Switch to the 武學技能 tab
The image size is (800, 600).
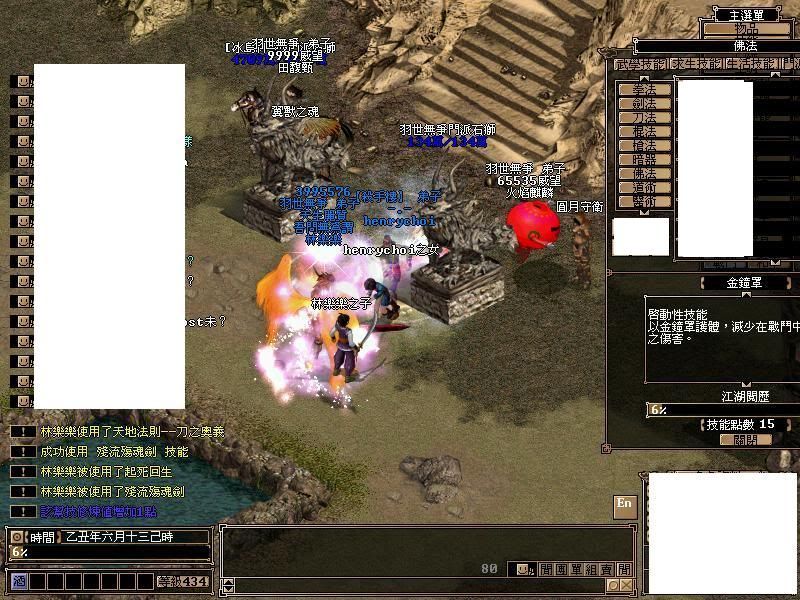[640, 65]
